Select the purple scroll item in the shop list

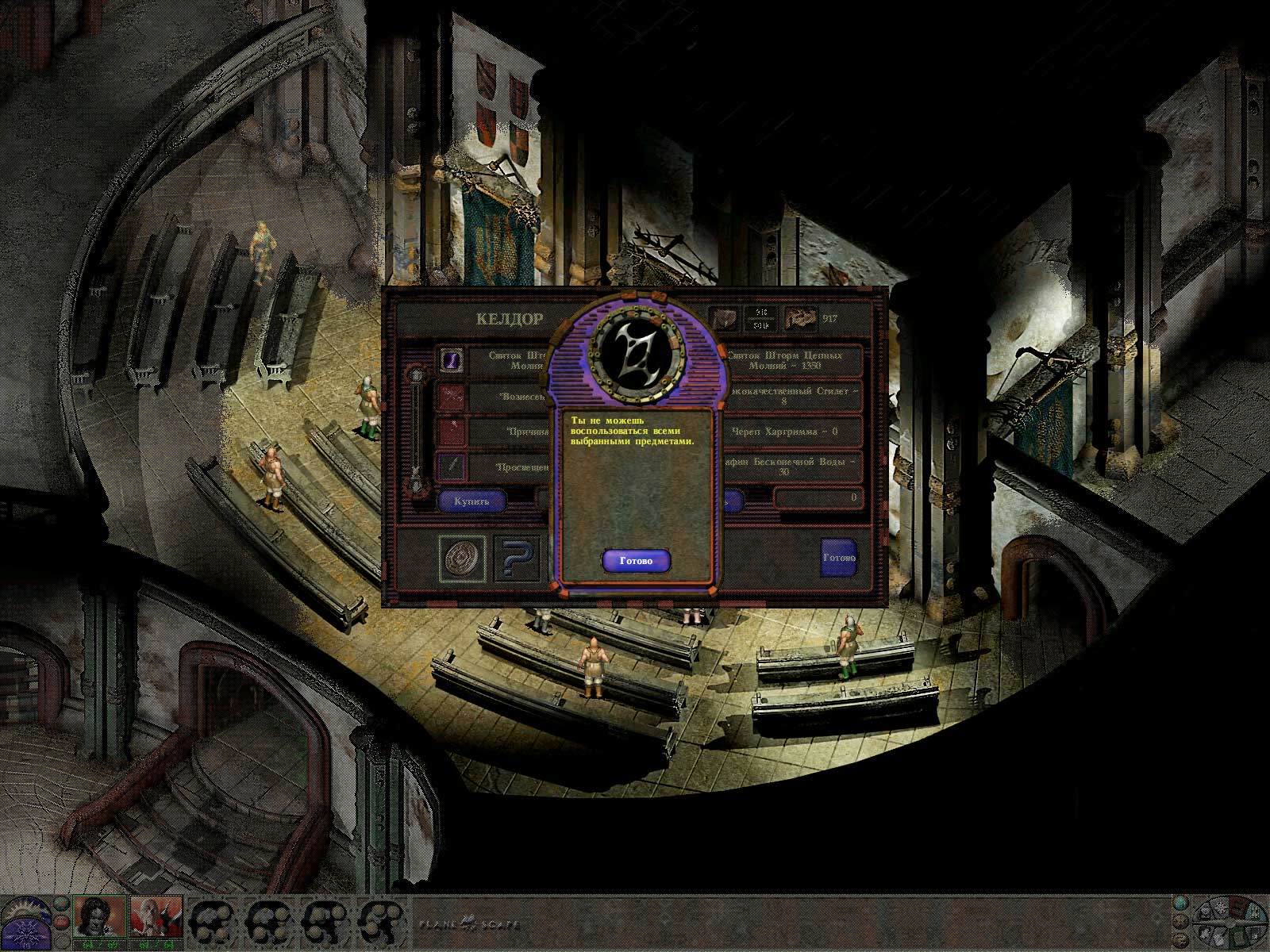pos(452,360)
